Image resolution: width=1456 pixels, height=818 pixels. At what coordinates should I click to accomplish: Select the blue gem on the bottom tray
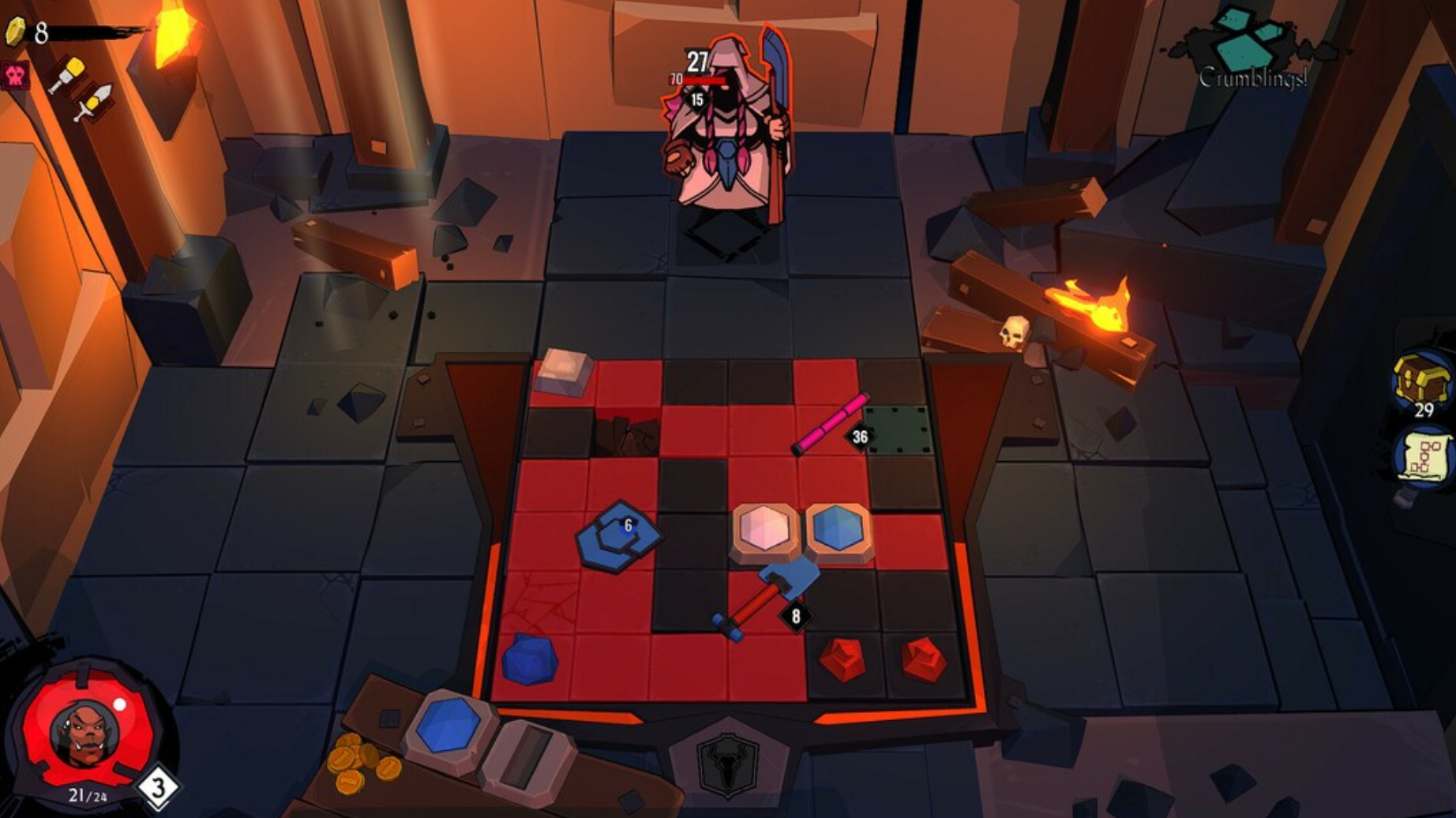[x=447, y=726]
